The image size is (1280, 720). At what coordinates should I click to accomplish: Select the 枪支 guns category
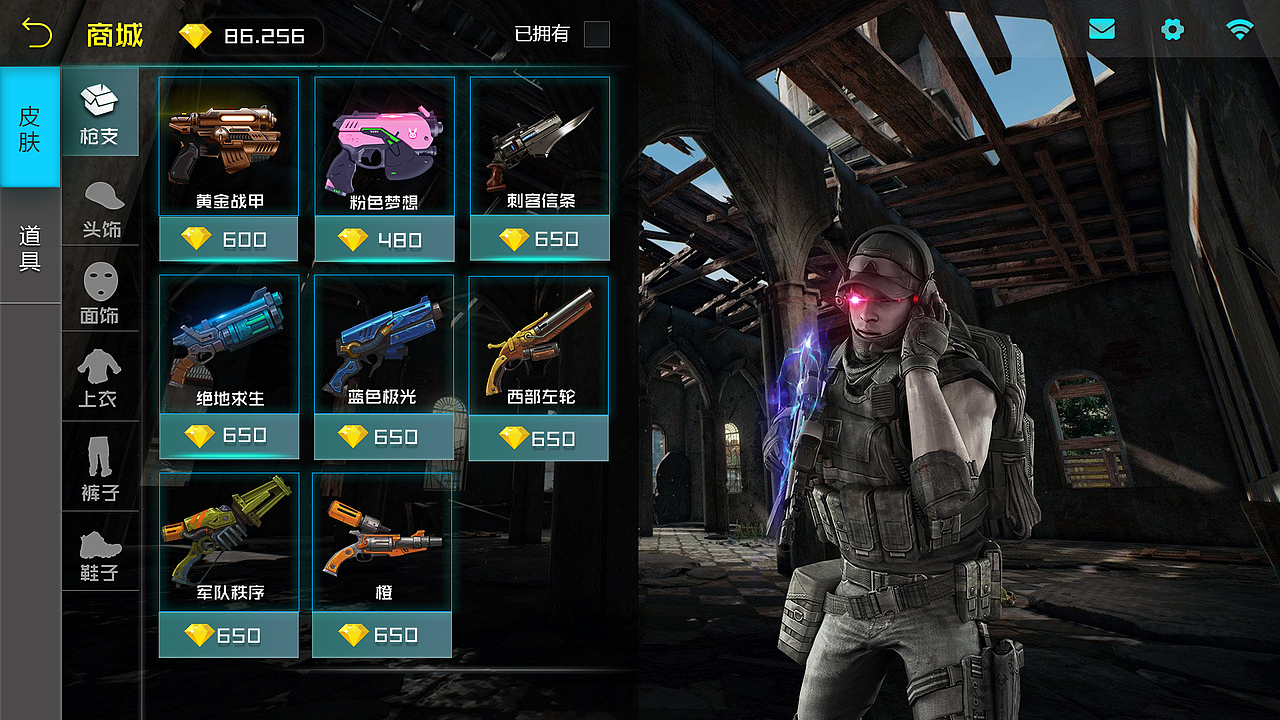[100, 112]
